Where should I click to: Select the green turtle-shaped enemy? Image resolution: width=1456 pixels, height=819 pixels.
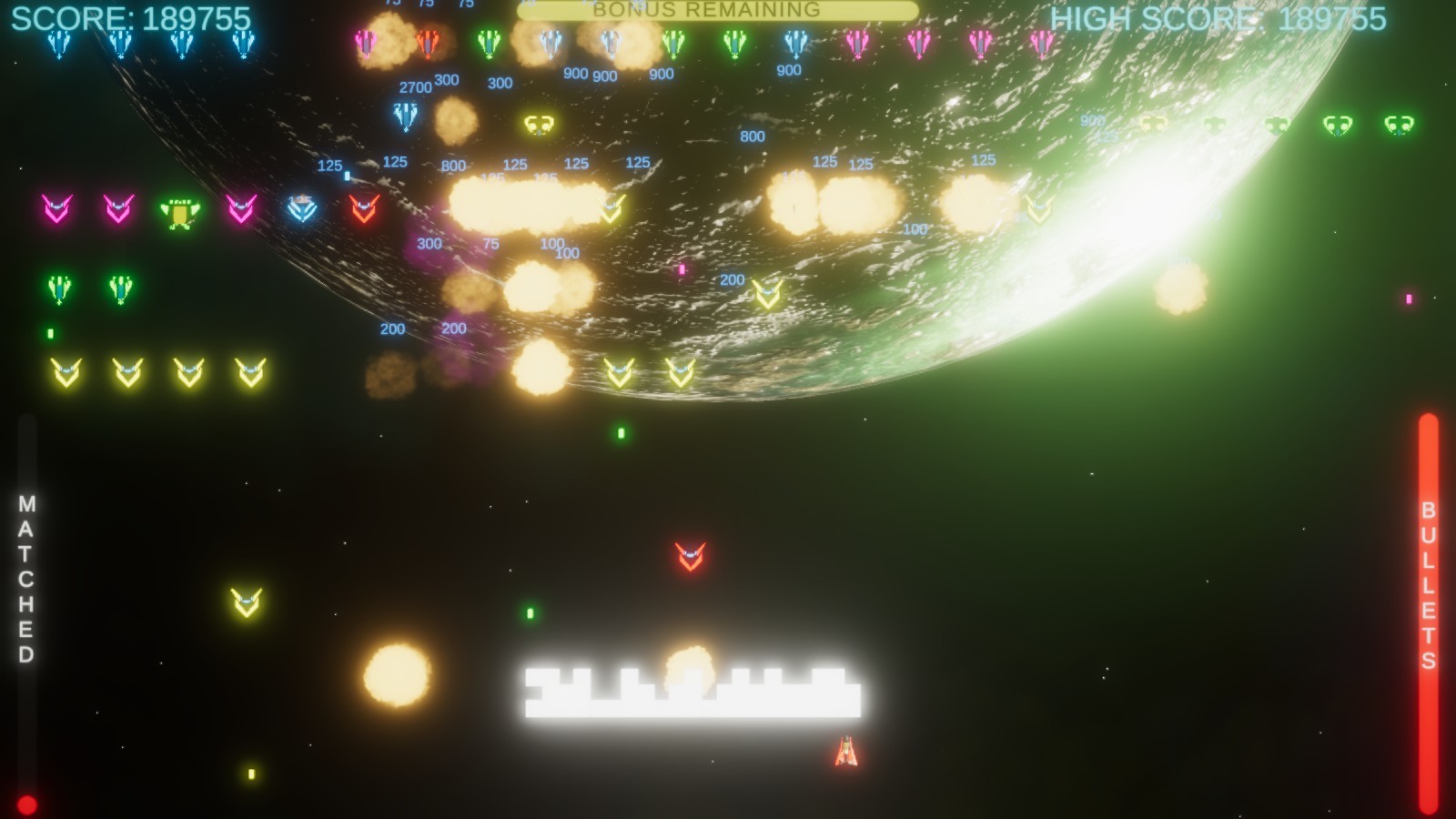pos(179,212)
